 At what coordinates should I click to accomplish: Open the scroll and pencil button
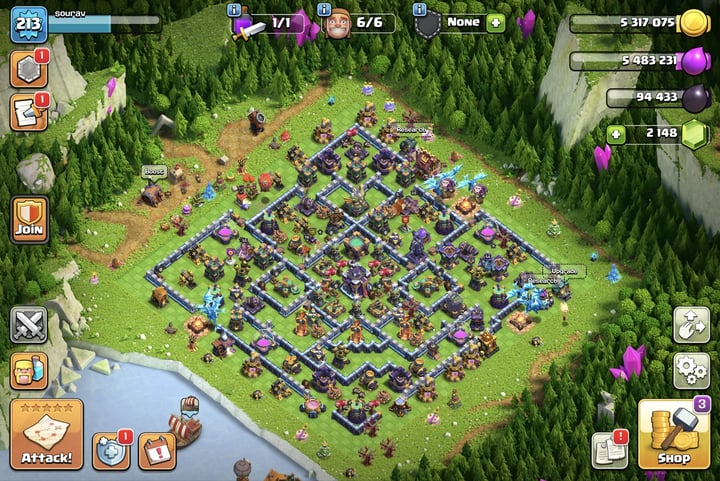(28, 113)
